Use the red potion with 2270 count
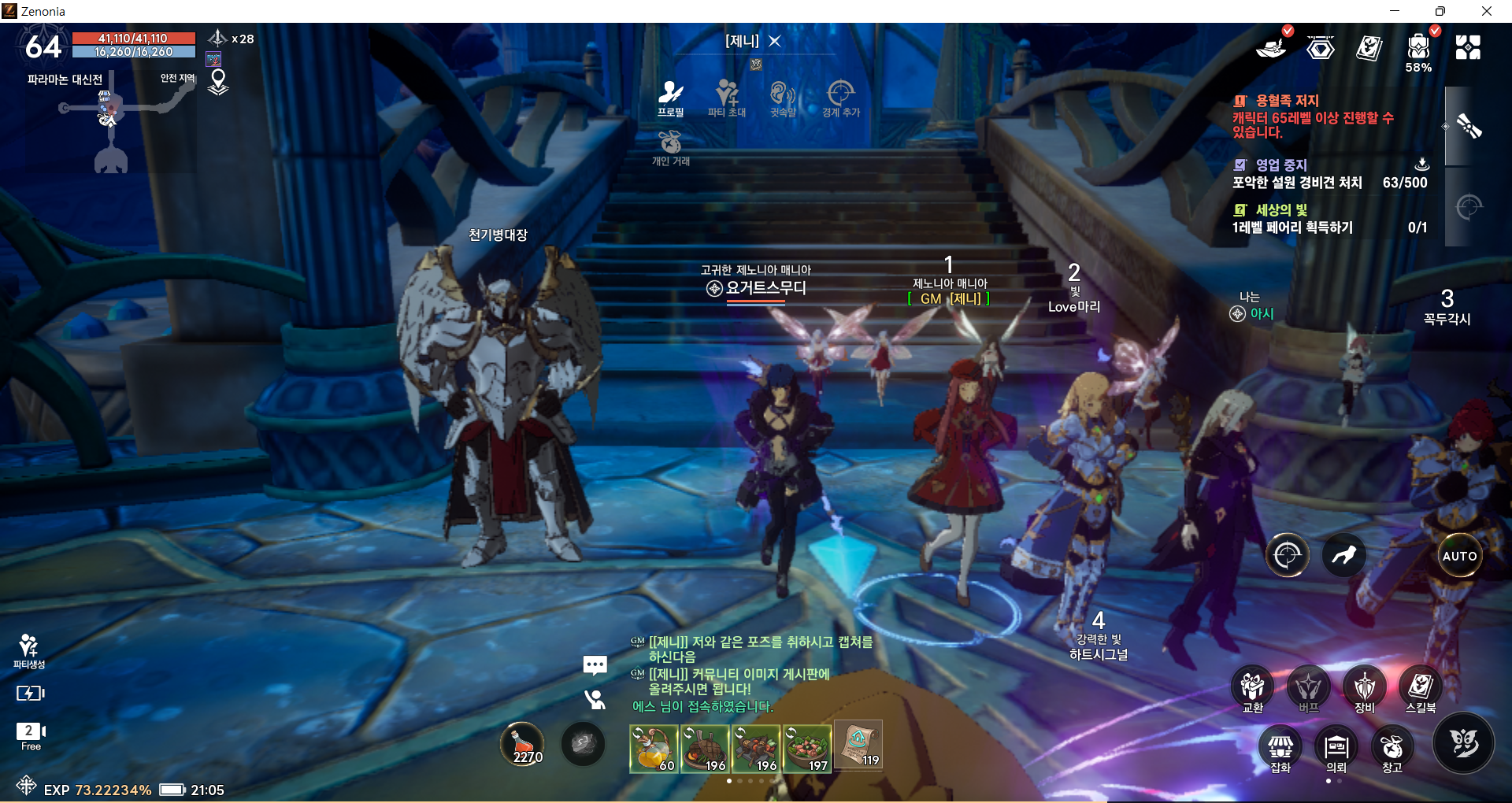The height and width of the screenshot is (803, 1512). click(523, 744)
